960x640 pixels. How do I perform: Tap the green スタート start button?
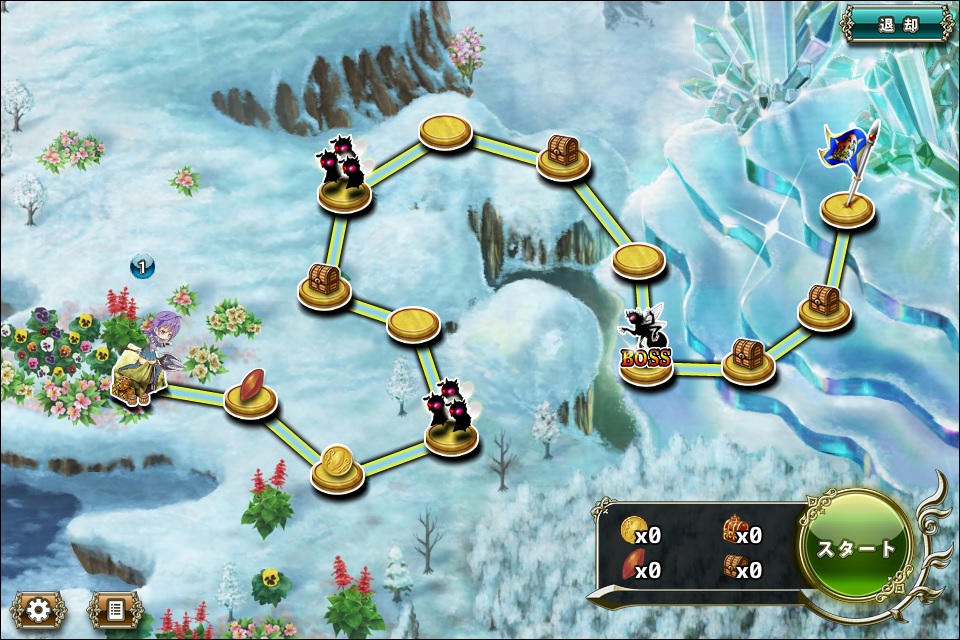(857, 548)
